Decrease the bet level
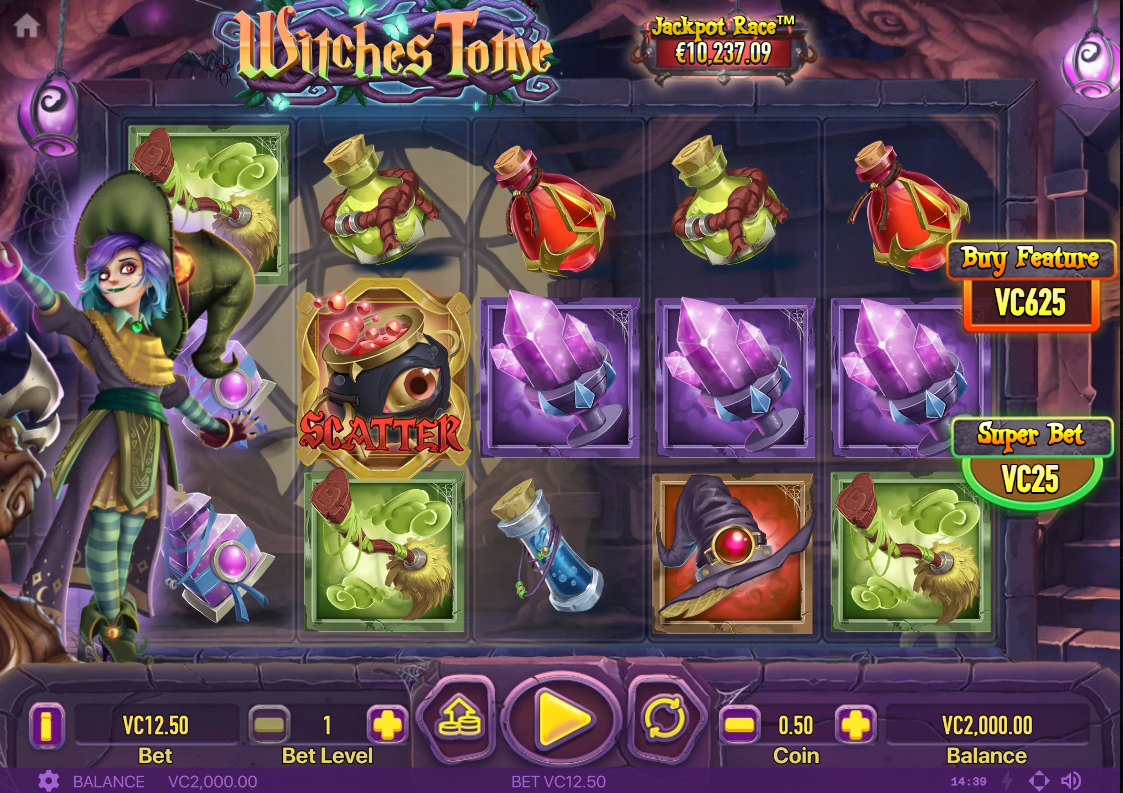Image resolution: width=1123 pixels, height=793 pixels. click(x=268, y=725)
